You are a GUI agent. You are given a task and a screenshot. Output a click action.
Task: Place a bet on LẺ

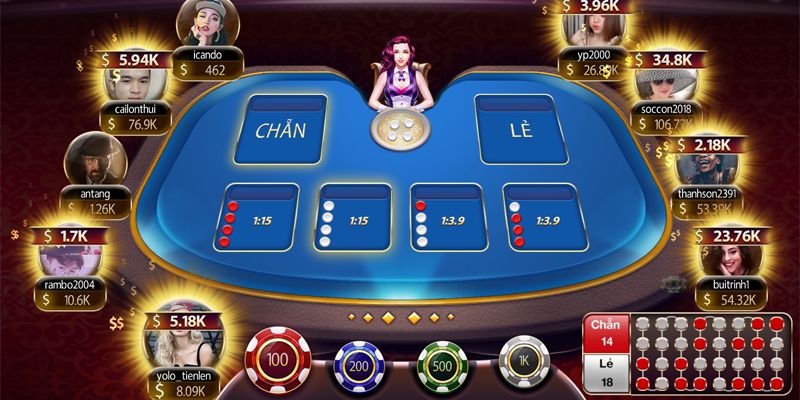point(518,130)
